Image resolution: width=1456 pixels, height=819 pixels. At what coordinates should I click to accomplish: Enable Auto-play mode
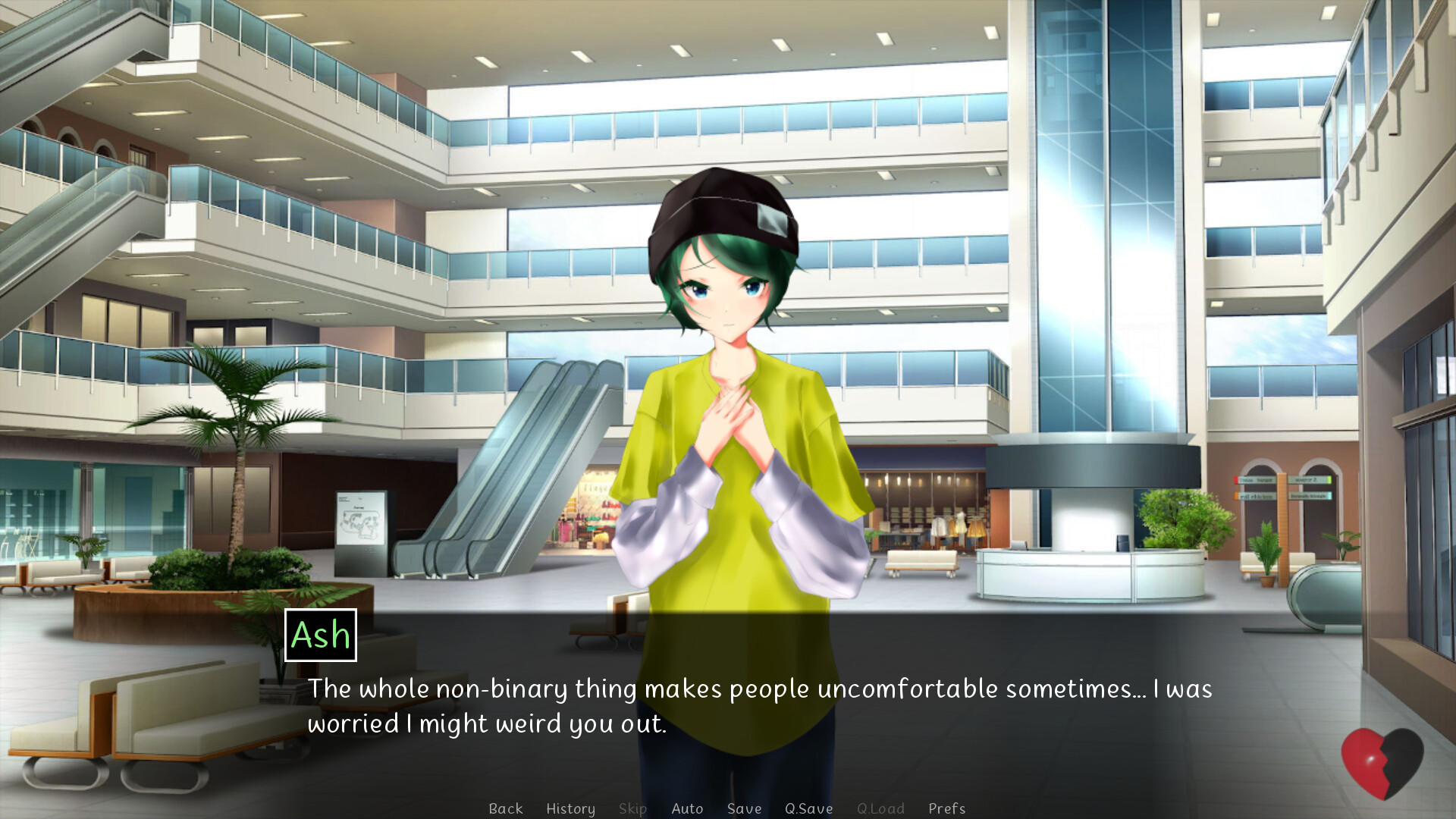point(686,808)
